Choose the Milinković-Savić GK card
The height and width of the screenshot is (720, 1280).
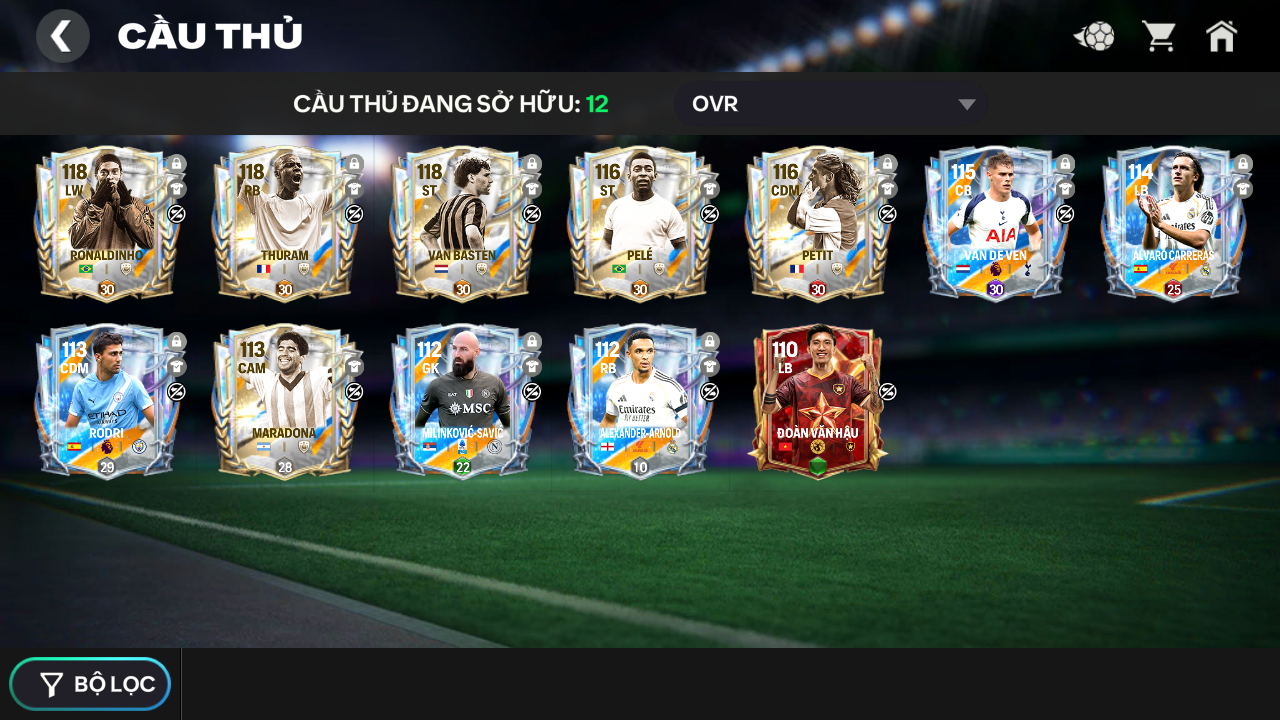[462, 402]
